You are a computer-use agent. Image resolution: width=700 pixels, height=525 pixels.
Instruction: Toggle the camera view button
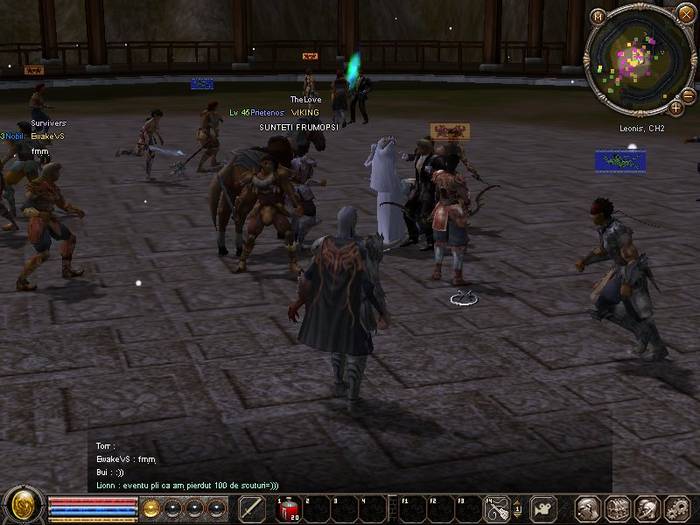tap(544, 509)
